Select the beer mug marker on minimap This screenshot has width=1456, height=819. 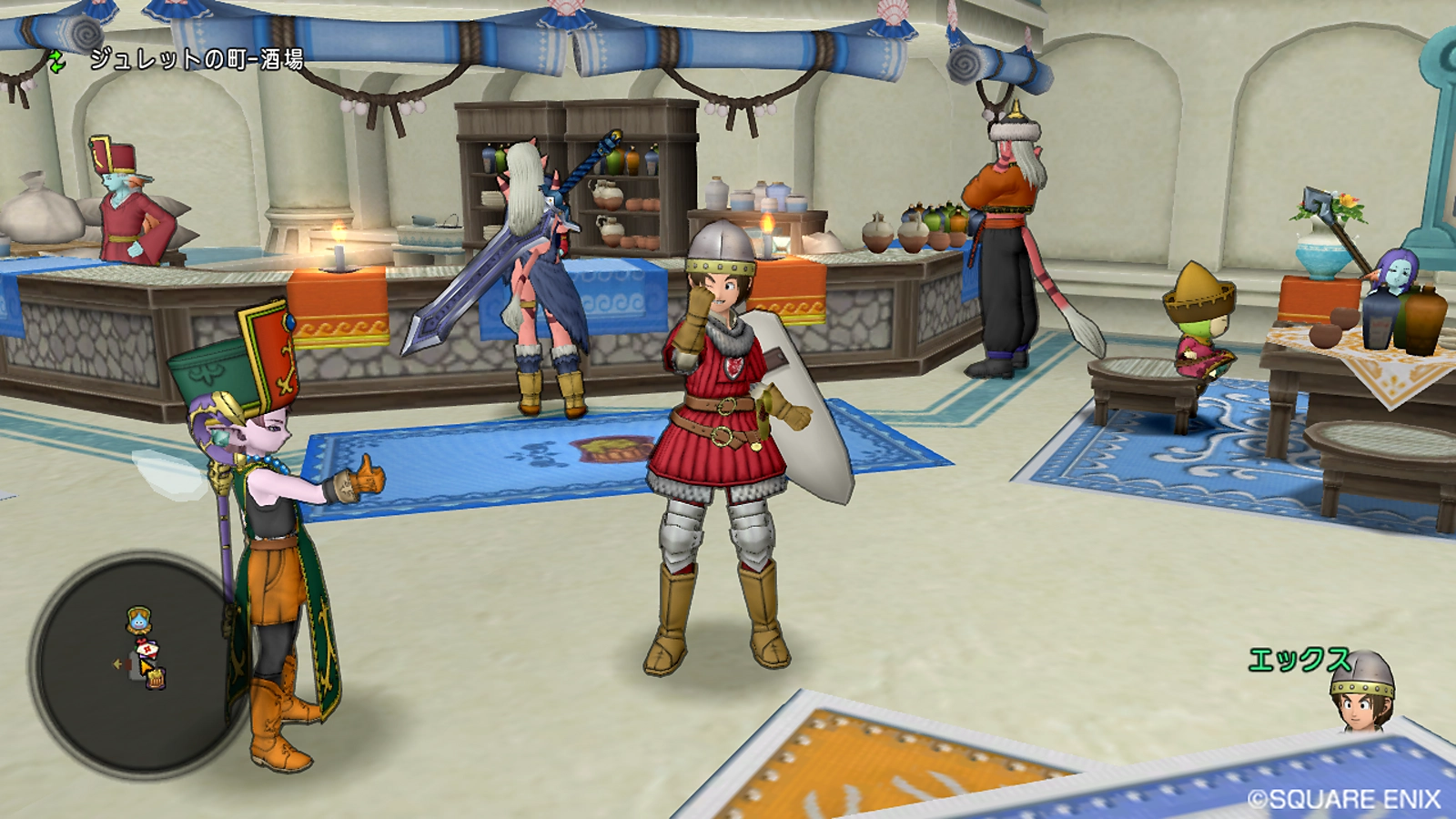coord(156,677)
